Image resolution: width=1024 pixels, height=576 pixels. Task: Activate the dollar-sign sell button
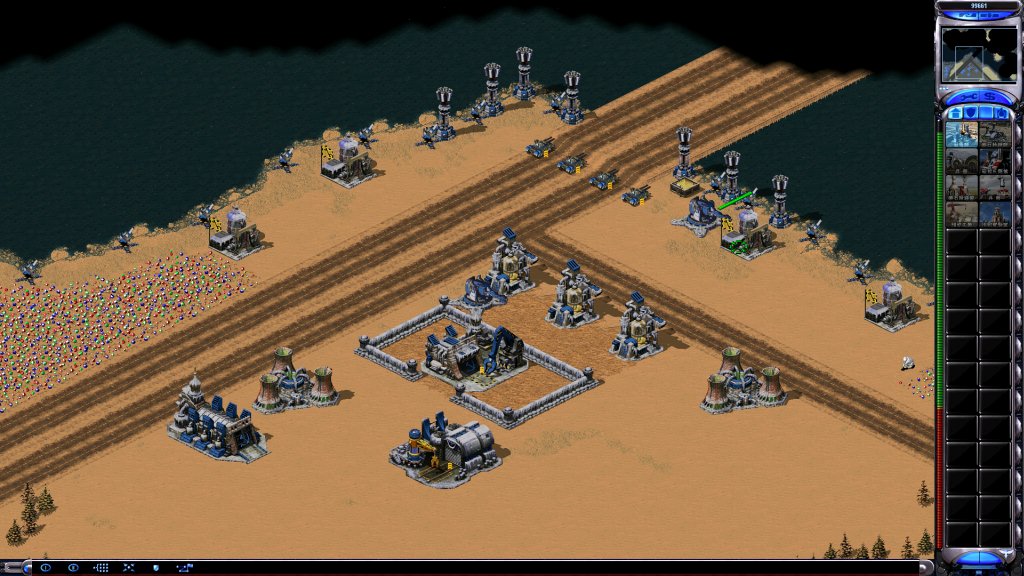point(991,97)
